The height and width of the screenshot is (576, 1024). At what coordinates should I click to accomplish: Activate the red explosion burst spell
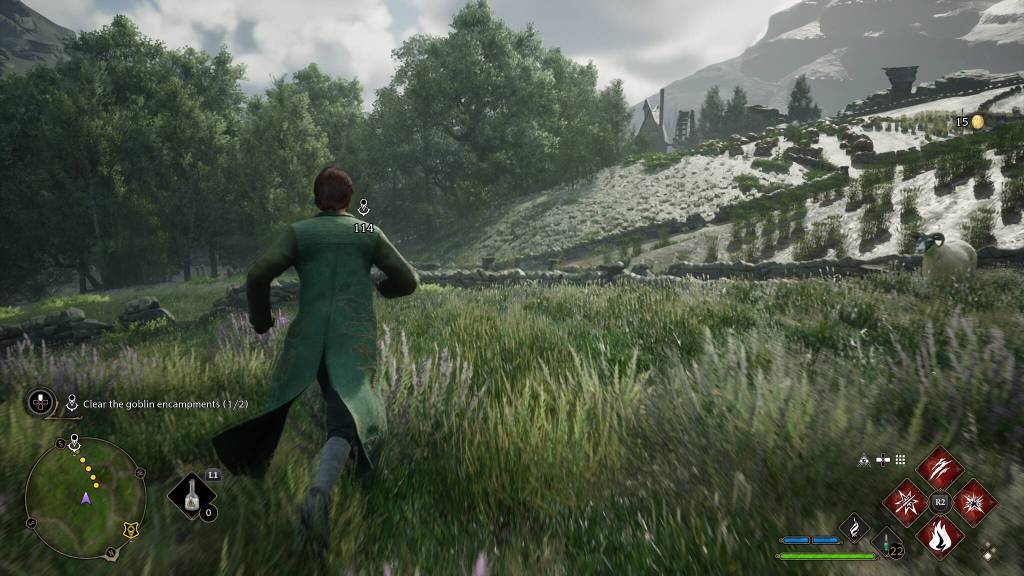(974, 502)
